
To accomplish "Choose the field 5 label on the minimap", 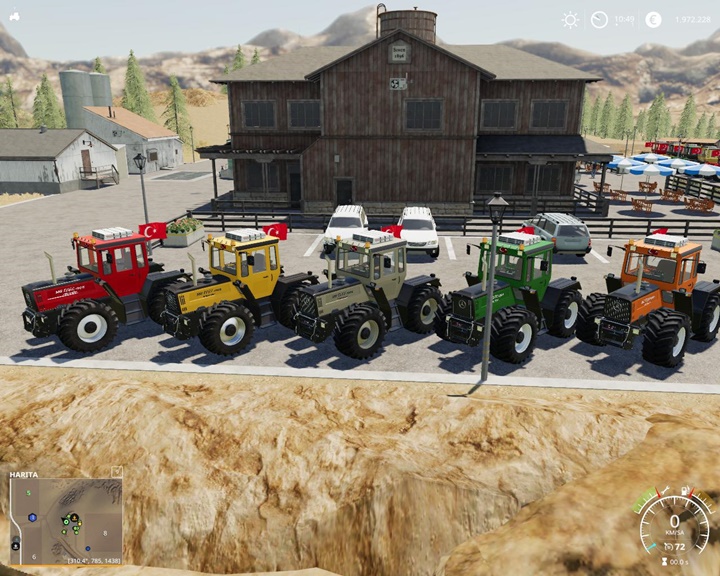I will coord(28,493).
